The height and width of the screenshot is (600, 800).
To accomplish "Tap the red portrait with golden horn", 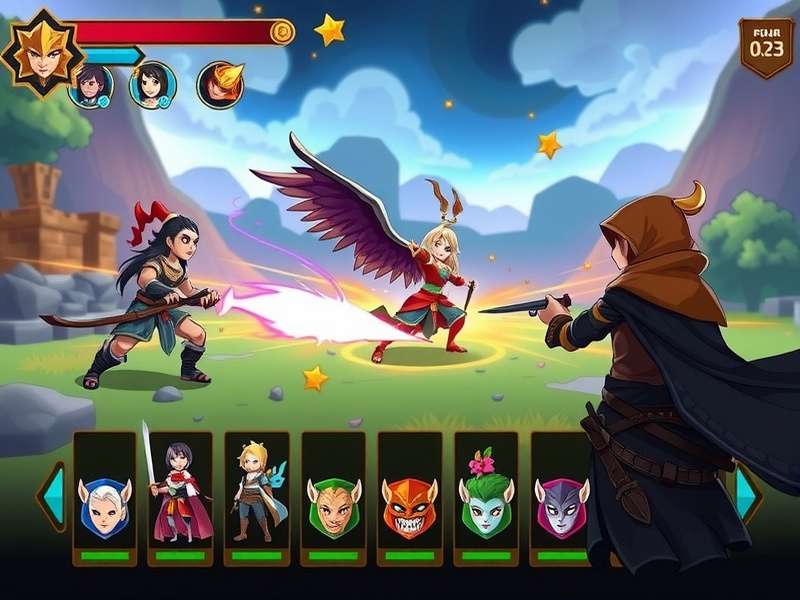I will [220, 84].
